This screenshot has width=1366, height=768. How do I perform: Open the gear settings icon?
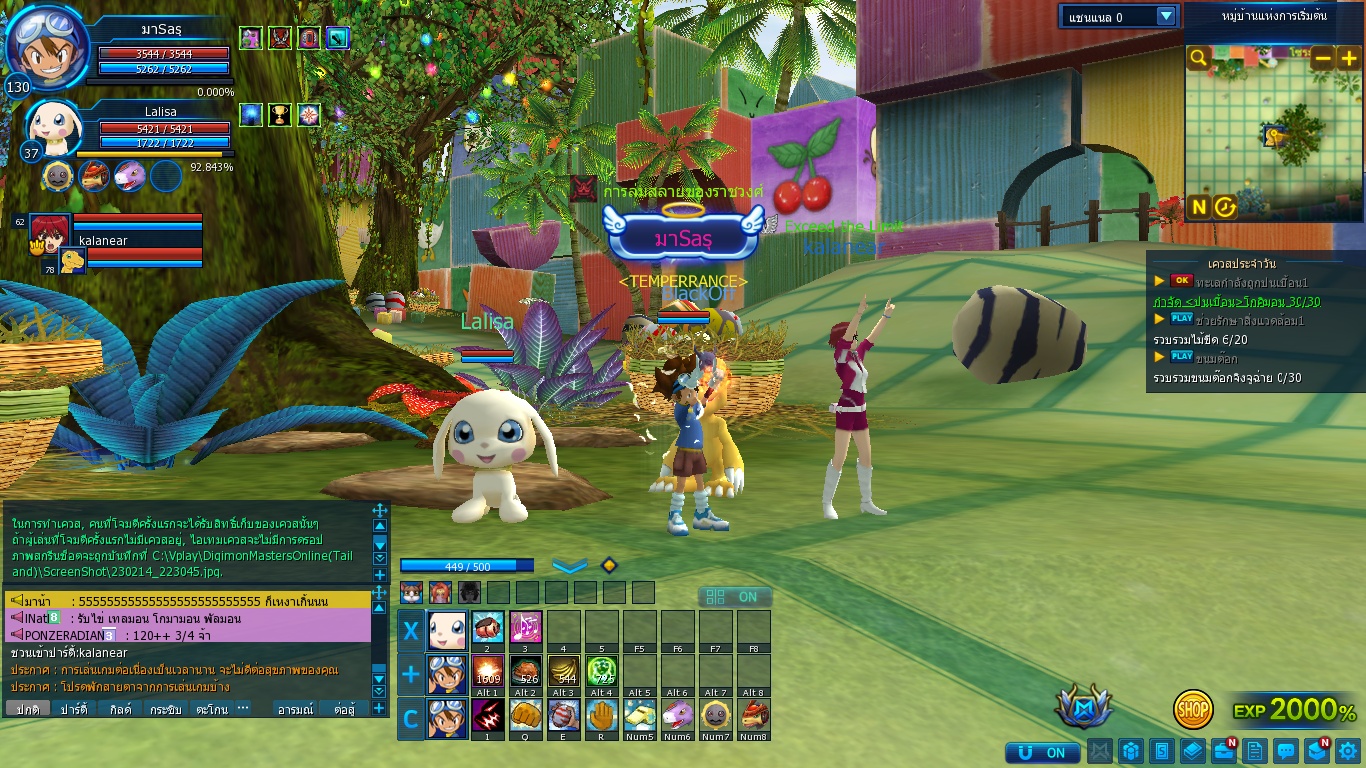click(1348, 751)
